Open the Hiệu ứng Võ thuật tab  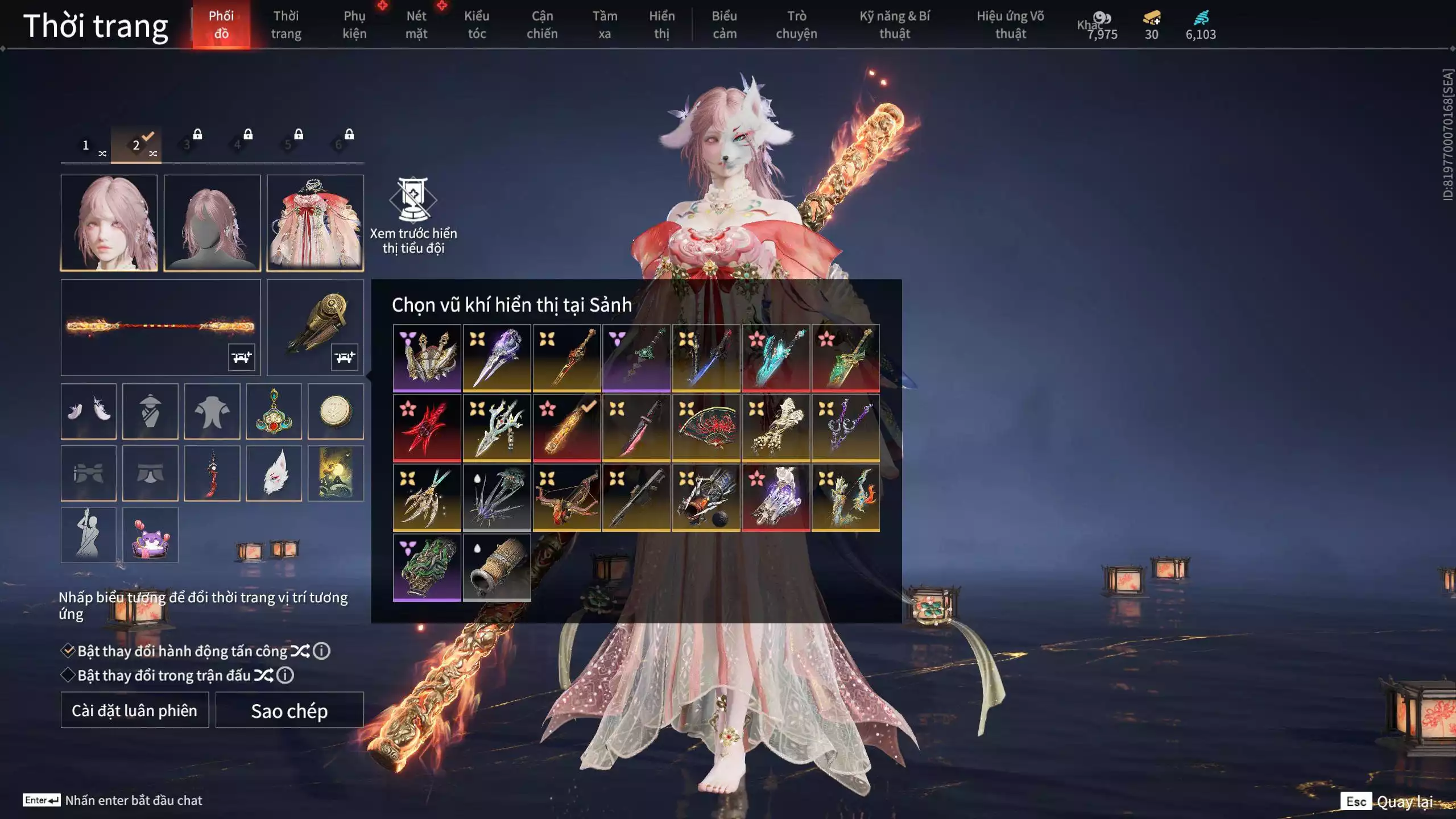tap(1010, 25)
